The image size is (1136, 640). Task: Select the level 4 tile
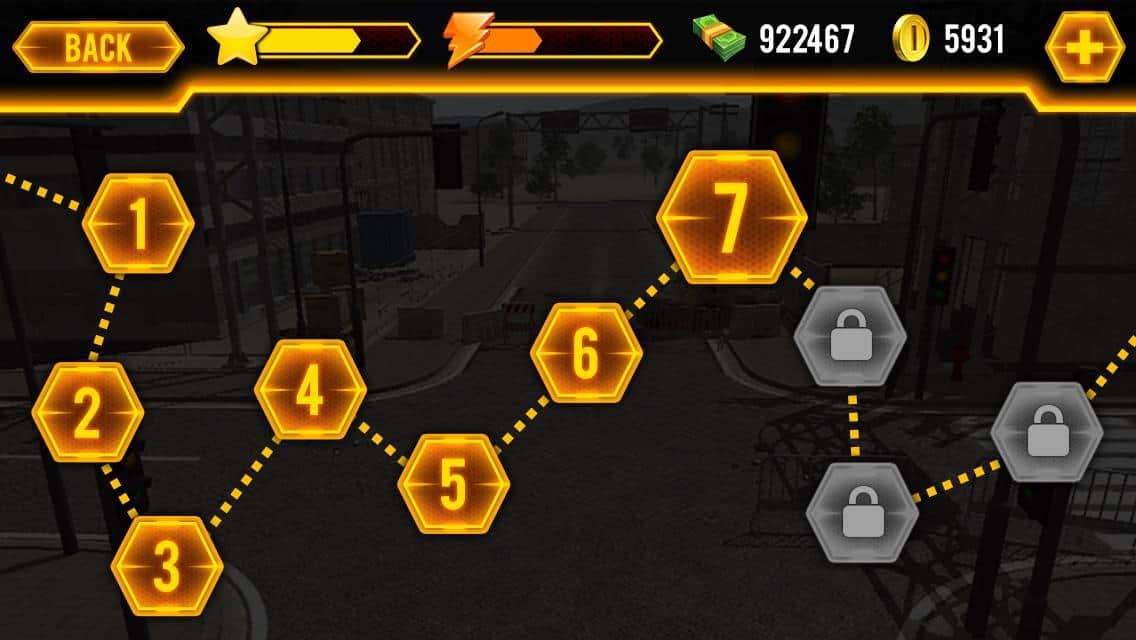[310, 390]
